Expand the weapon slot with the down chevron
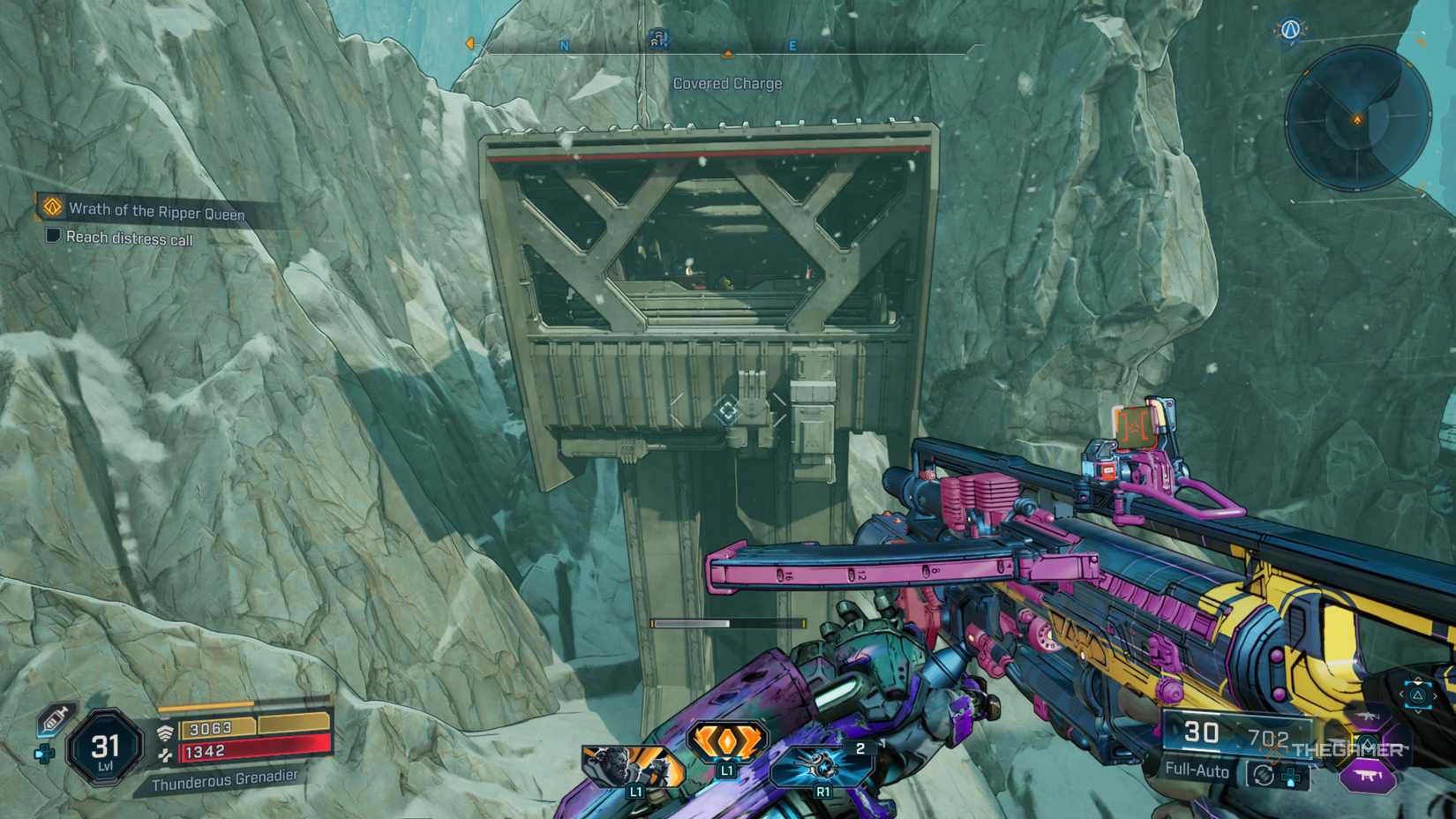The height and width of the screenshot is (819, 1456). pyautogui.click(x=1417, y=710)
